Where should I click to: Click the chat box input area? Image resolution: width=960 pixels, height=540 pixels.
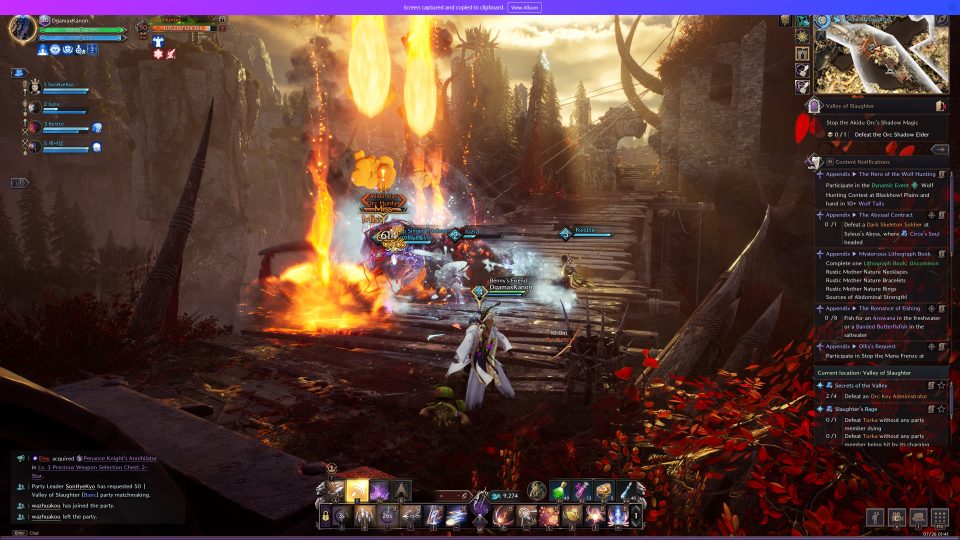point(100,532)
